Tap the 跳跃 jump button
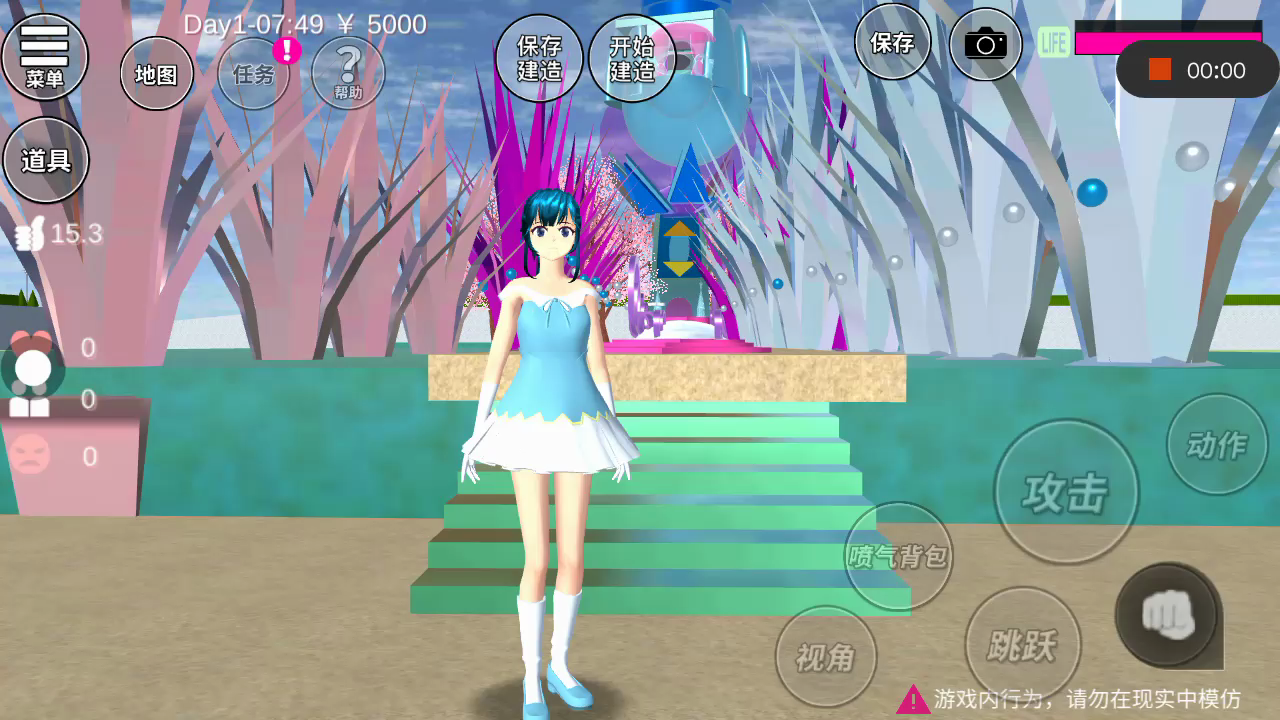Image resolution: width=1280 pixels, height=720 pixels. [1022, 645]
